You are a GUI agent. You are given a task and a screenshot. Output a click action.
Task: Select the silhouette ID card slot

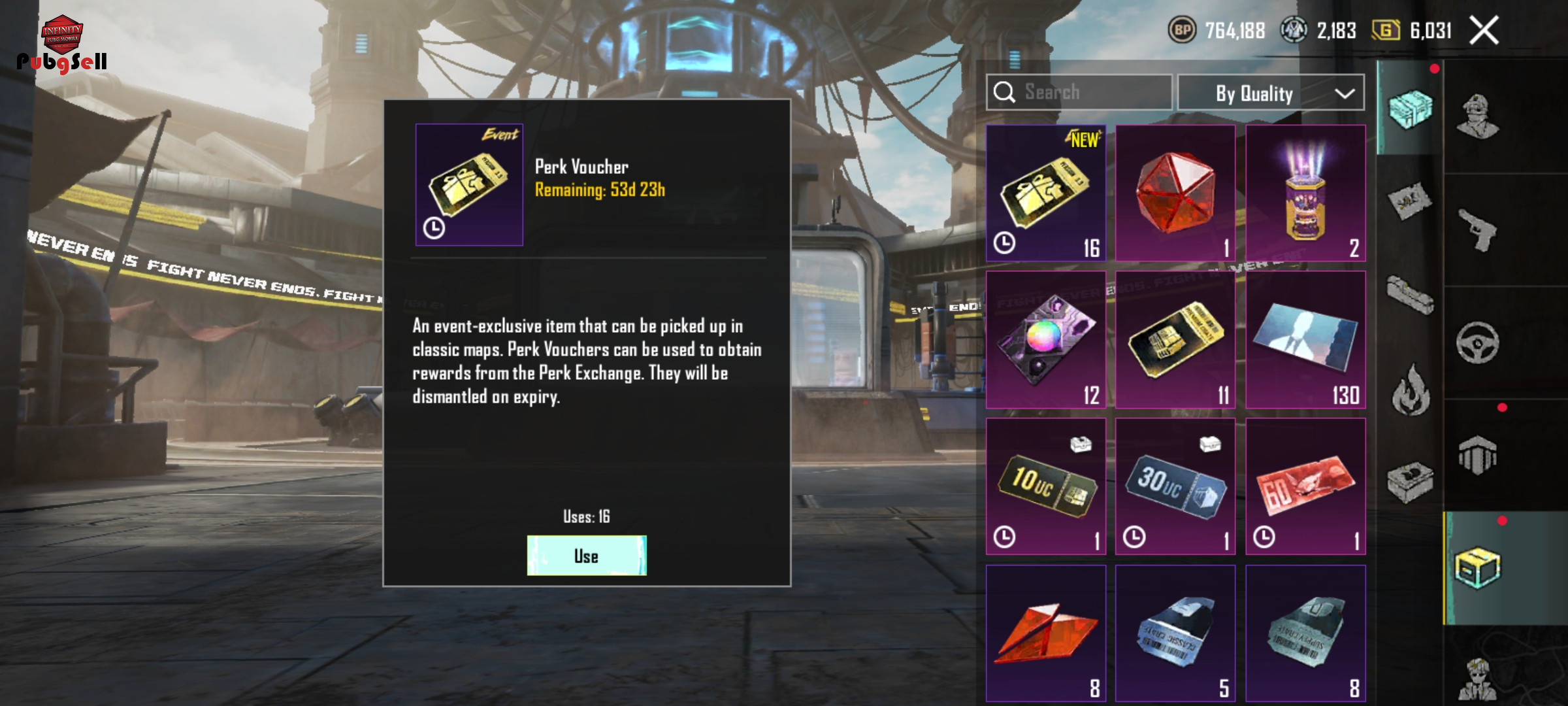coord(1305,340)
